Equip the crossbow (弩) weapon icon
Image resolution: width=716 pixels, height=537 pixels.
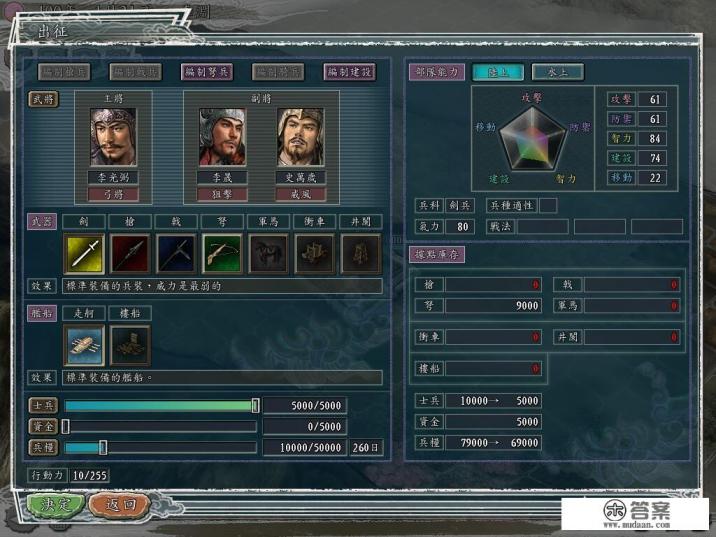[222, 254]
